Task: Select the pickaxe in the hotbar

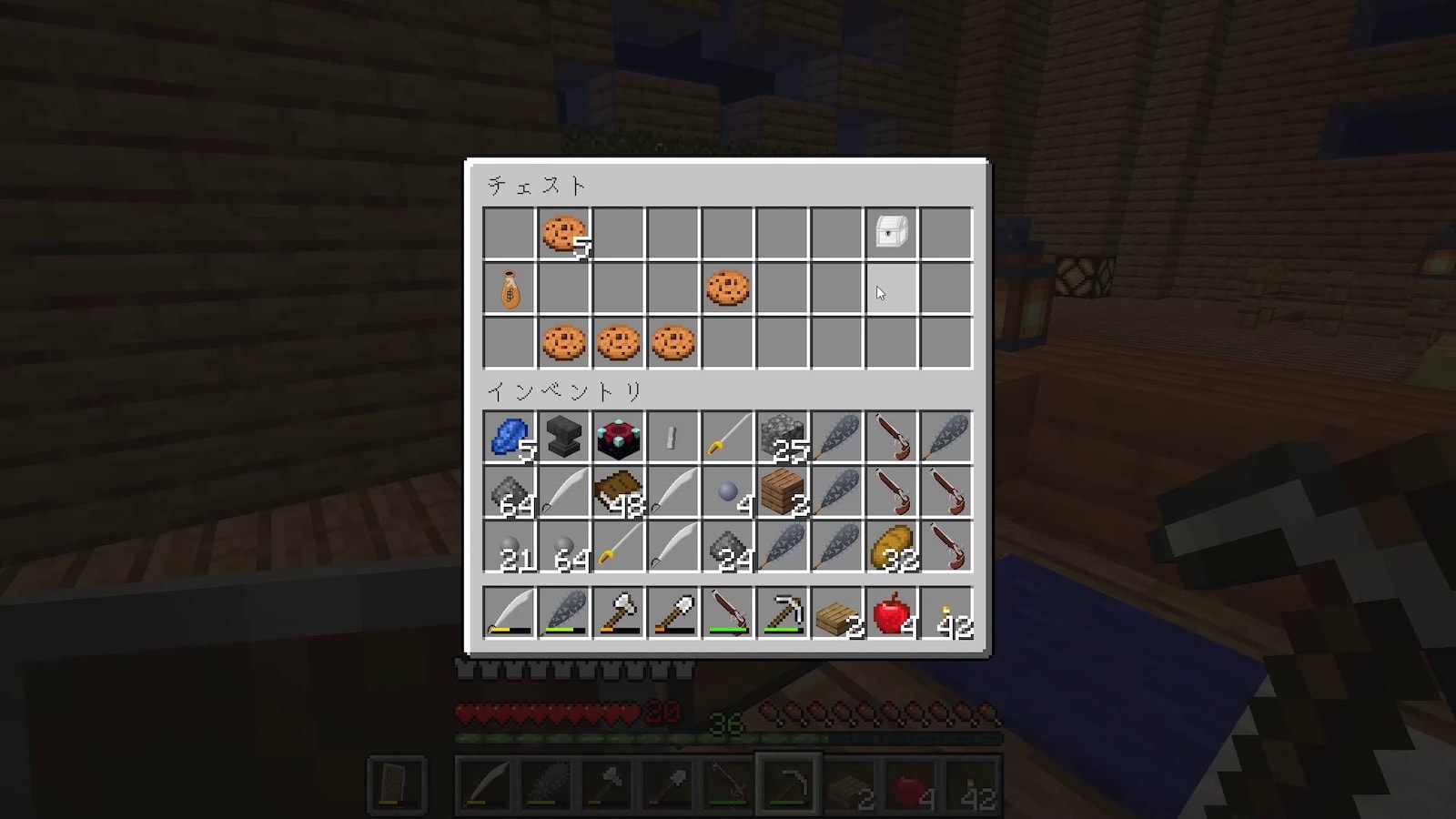Action: (783, 613)
